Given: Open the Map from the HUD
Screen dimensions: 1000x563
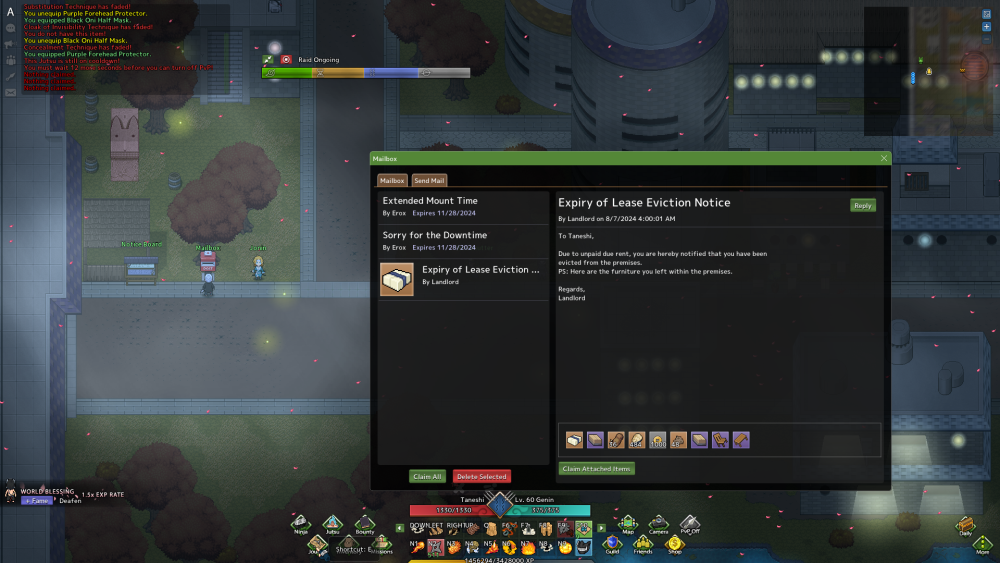Looking at the screenshot, I should (x=628, y=524).
